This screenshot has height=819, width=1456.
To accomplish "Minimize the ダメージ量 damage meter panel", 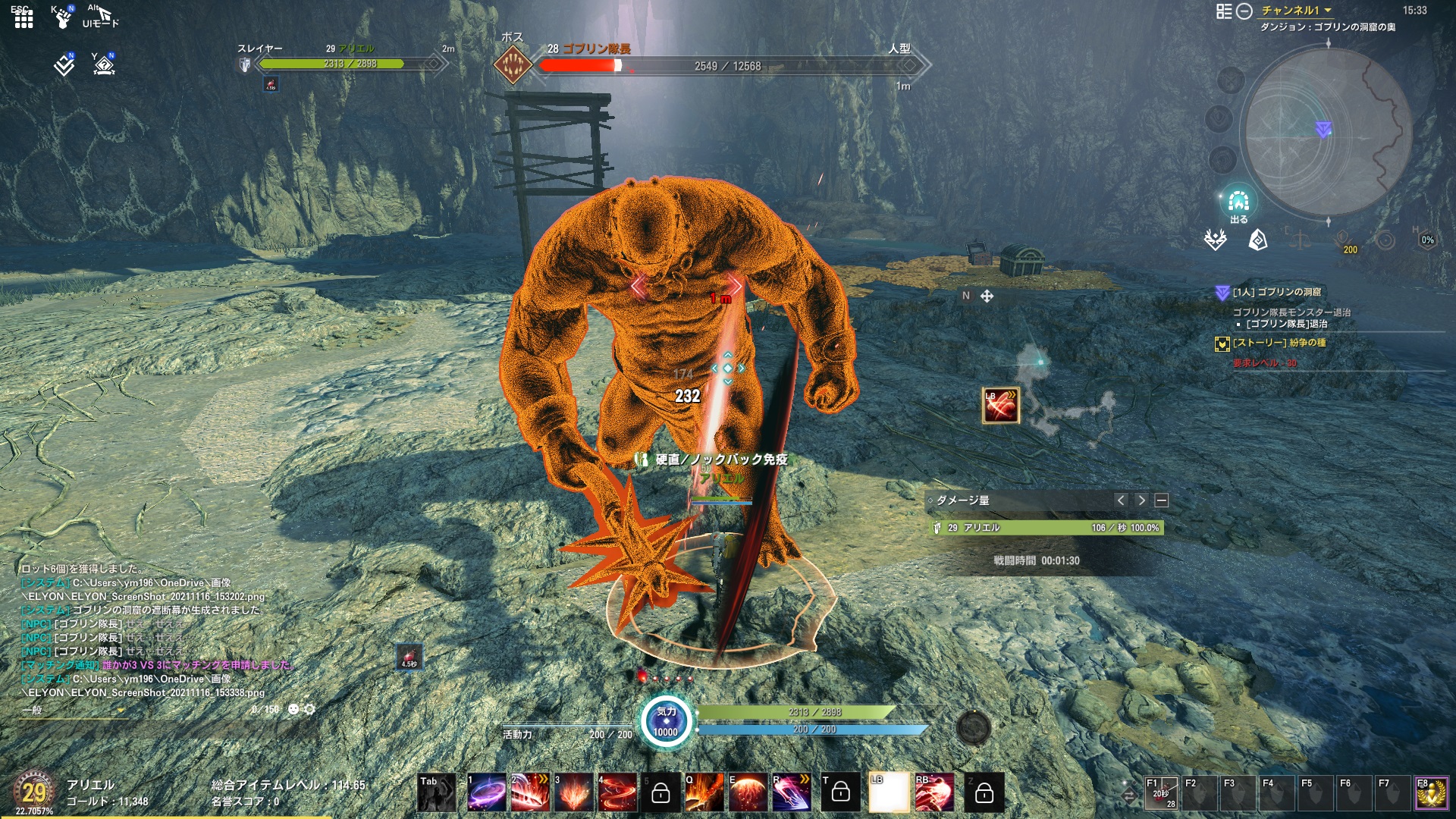I will tap(1161, 500).
